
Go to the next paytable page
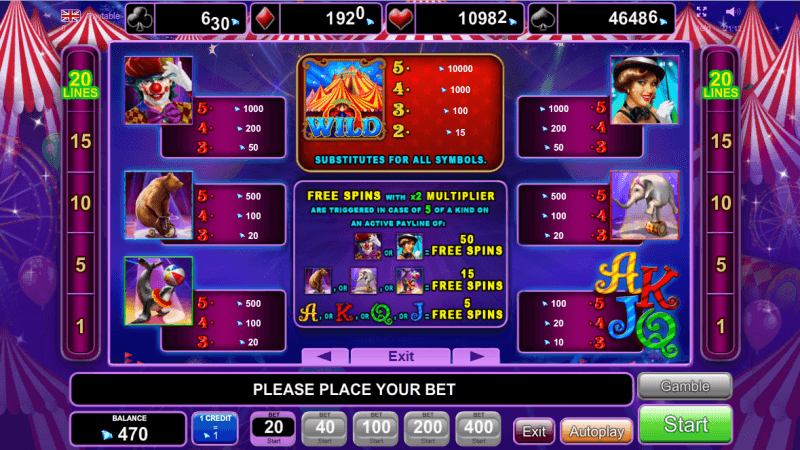coord(475,356)
